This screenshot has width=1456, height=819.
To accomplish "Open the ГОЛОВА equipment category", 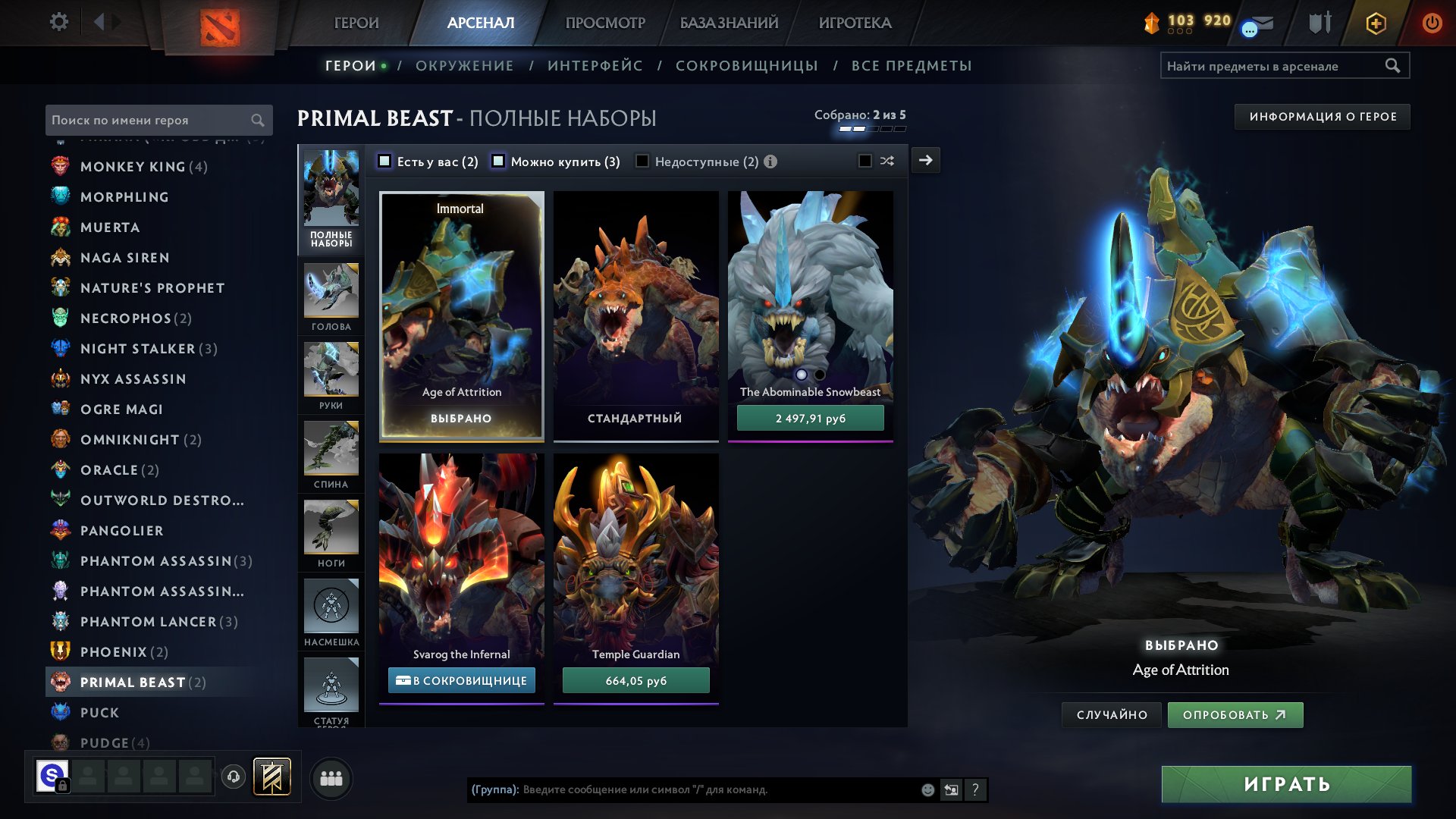I will [x=331, y=296].
